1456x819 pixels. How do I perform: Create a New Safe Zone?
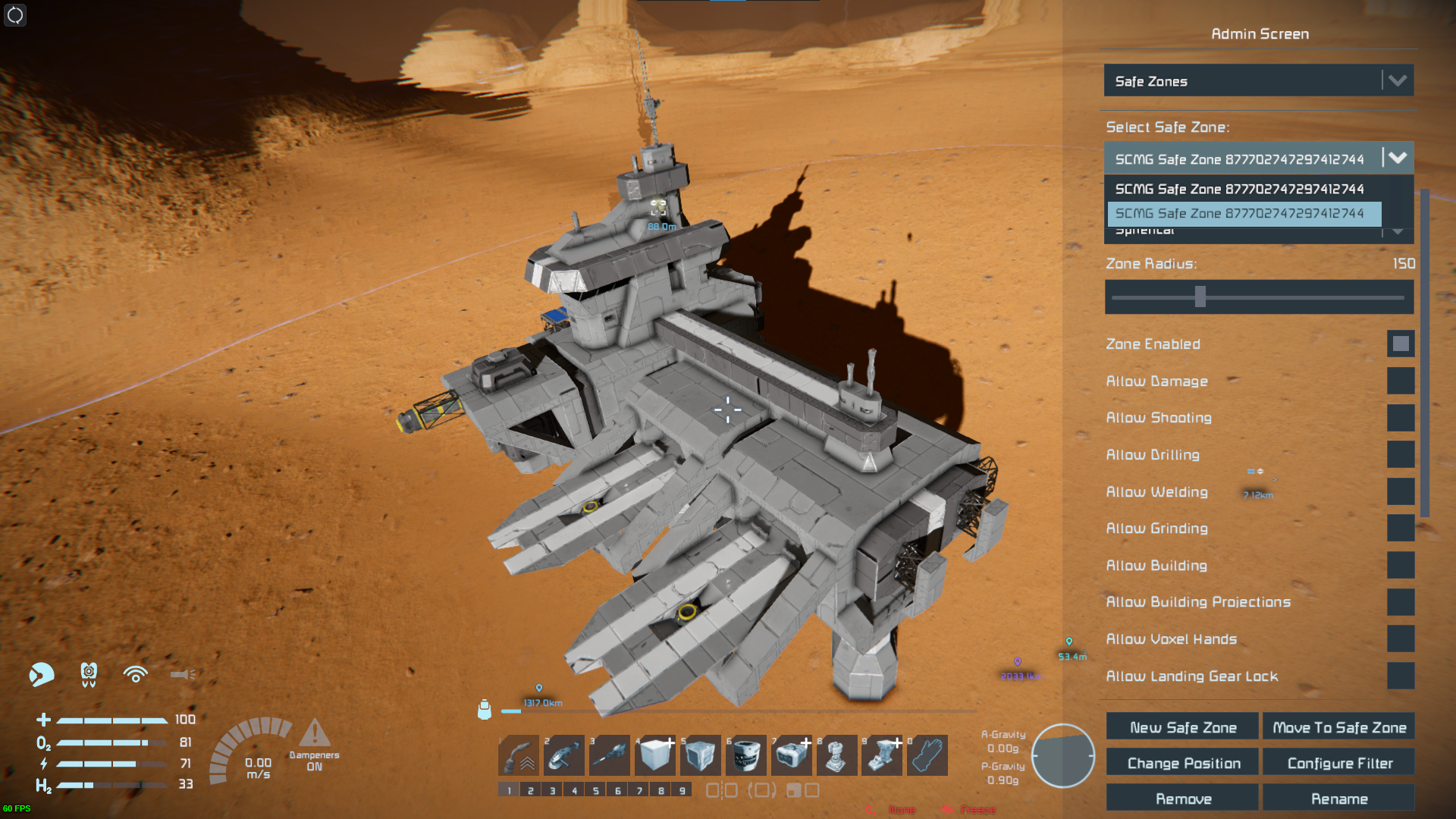1182,727
